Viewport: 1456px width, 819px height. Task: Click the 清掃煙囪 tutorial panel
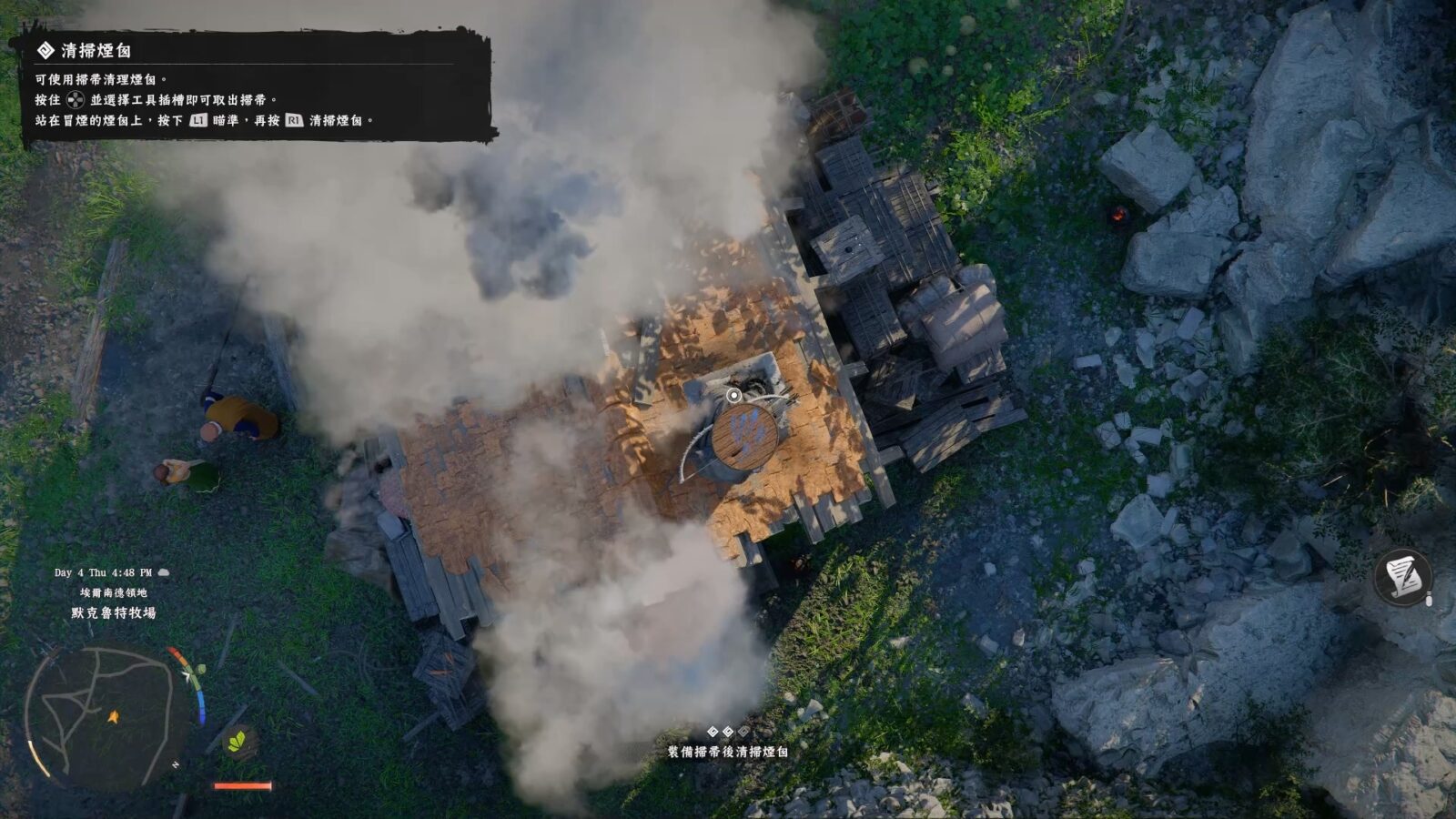point(253,86)
